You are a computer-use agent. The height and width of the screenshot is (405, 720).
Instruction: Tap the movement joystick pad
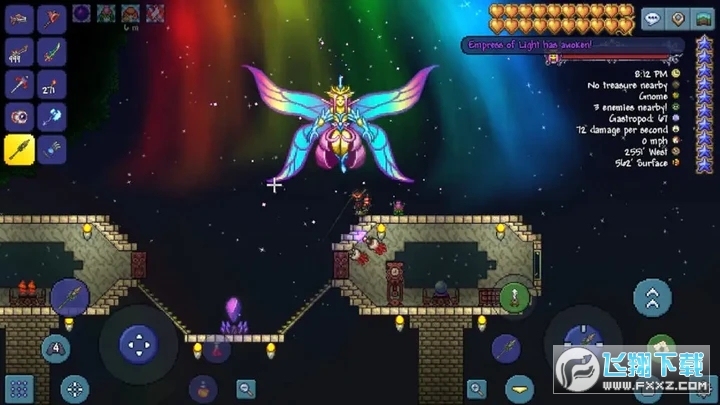(137, 343)
